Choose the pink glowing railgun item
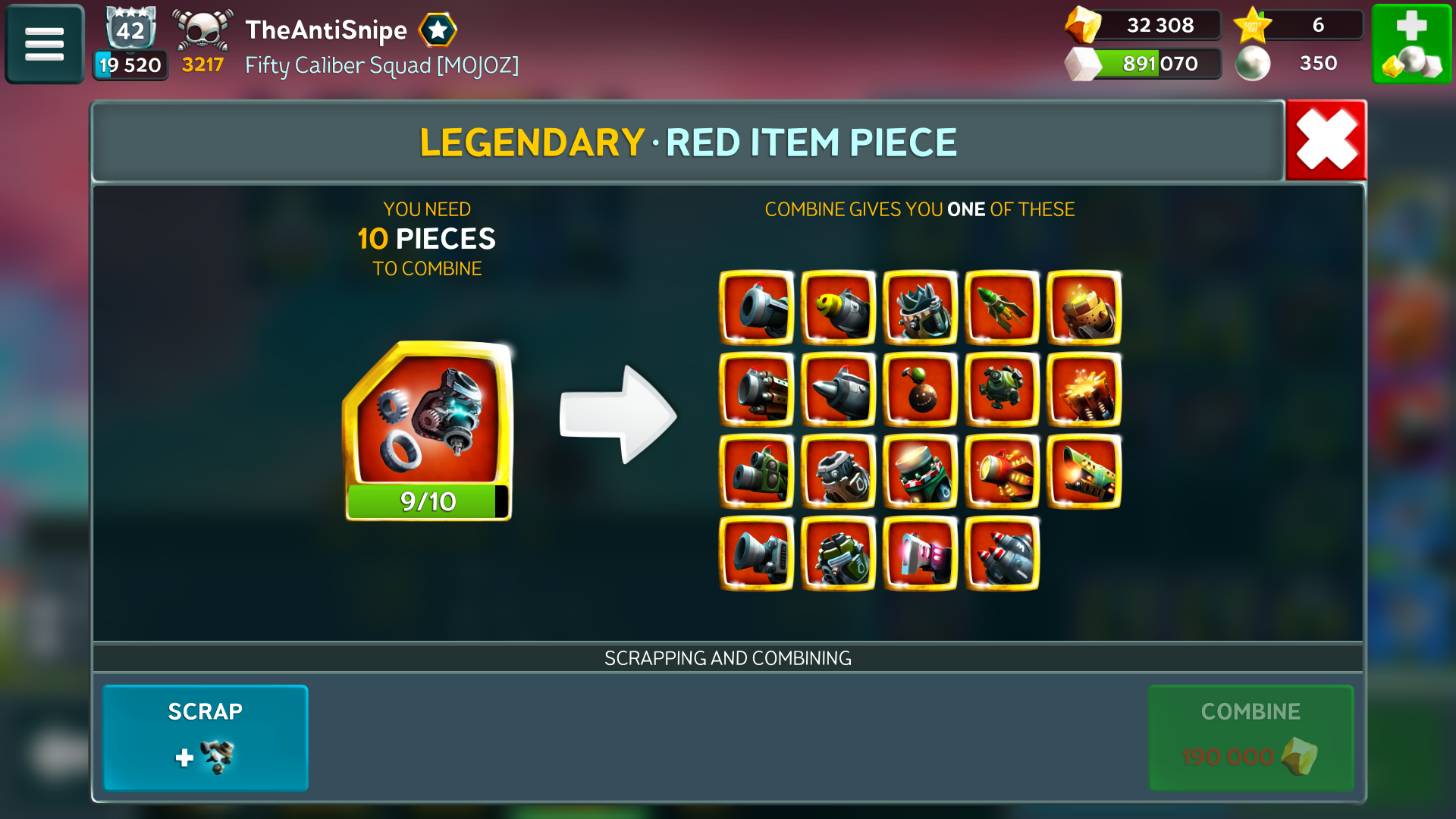The width and height of the screenshot is (1456, 819). (920, 554)
